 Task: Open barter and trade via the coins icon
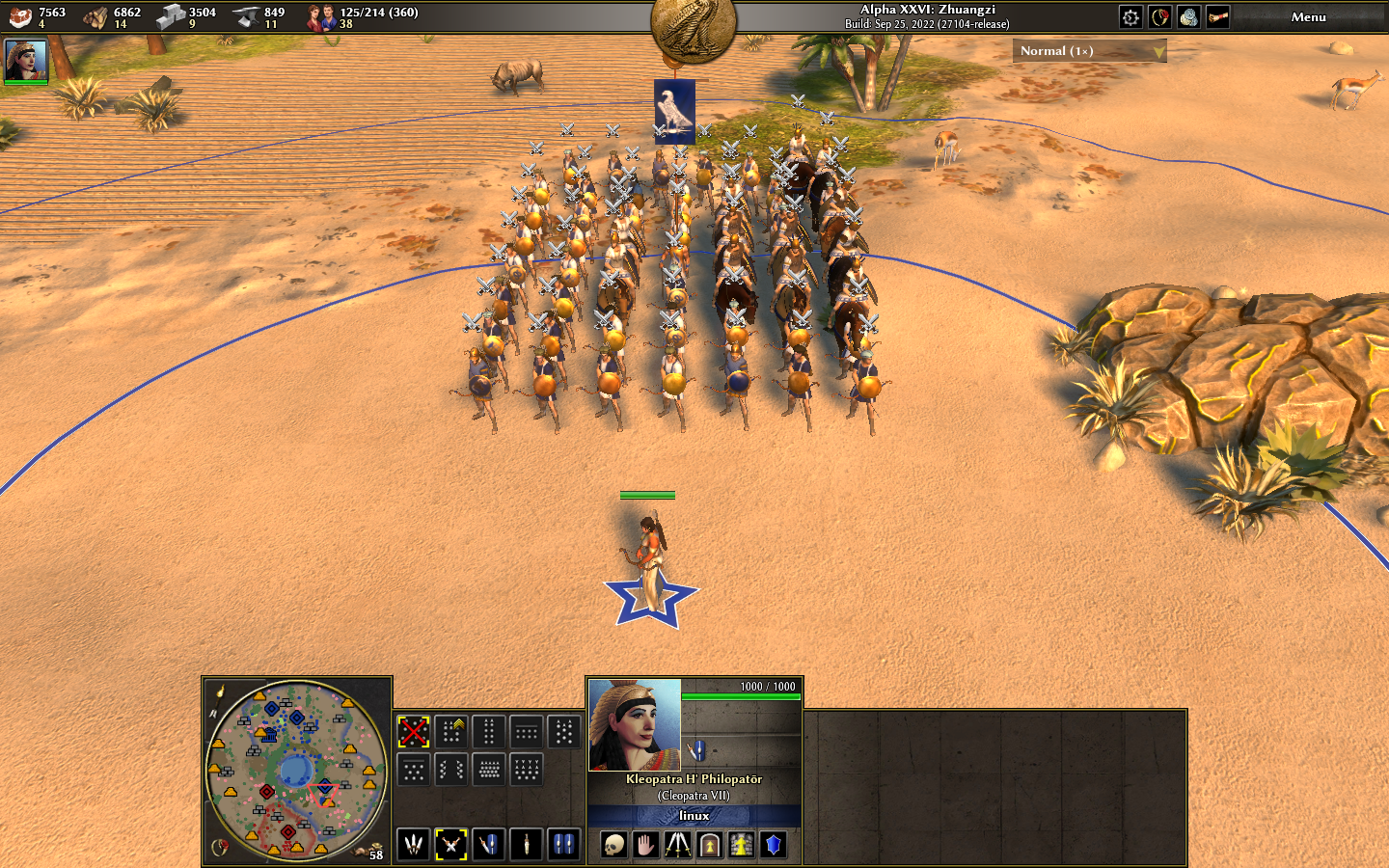[x=1188, y=17]
